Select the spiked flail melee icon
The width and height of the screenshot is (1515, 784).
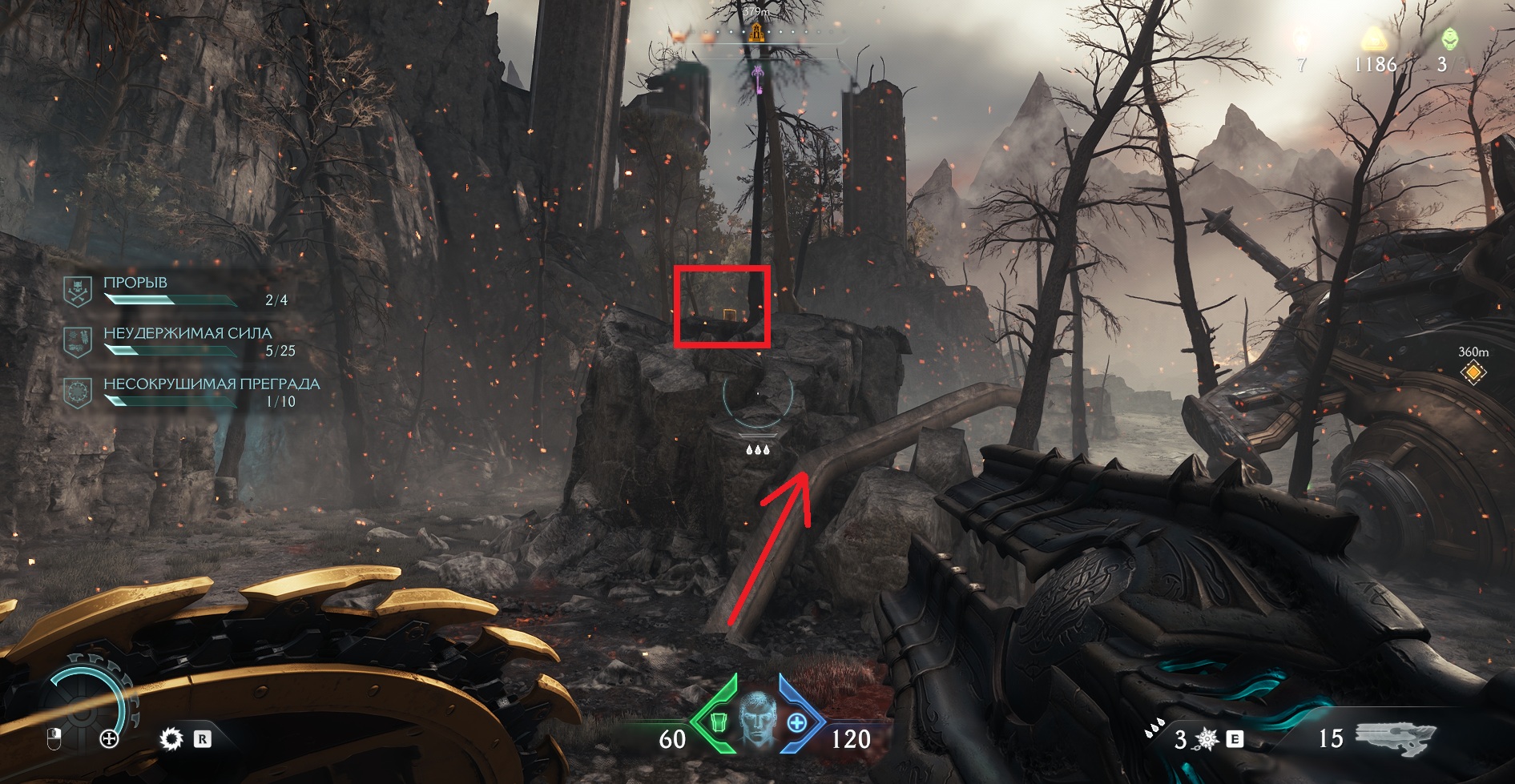[x=1207, y=739]
